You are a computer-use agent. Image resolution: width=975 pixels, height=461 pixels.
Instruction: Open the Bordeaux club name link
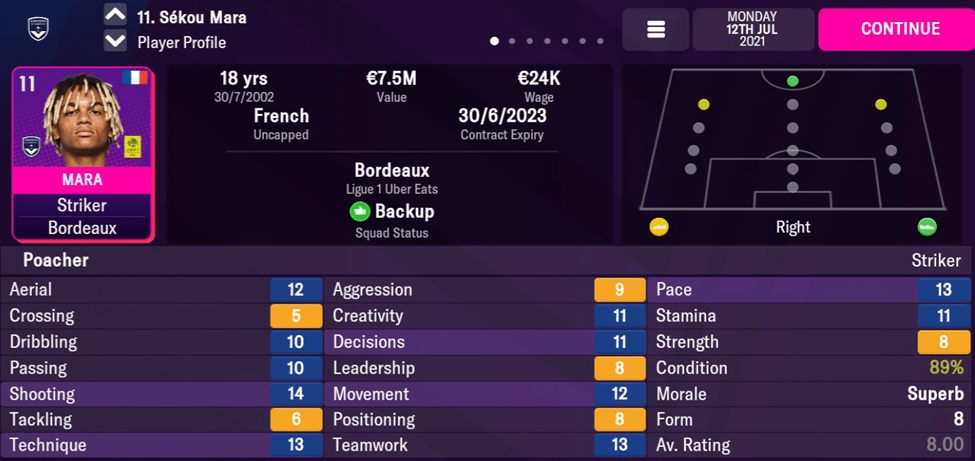pos(391,170)
